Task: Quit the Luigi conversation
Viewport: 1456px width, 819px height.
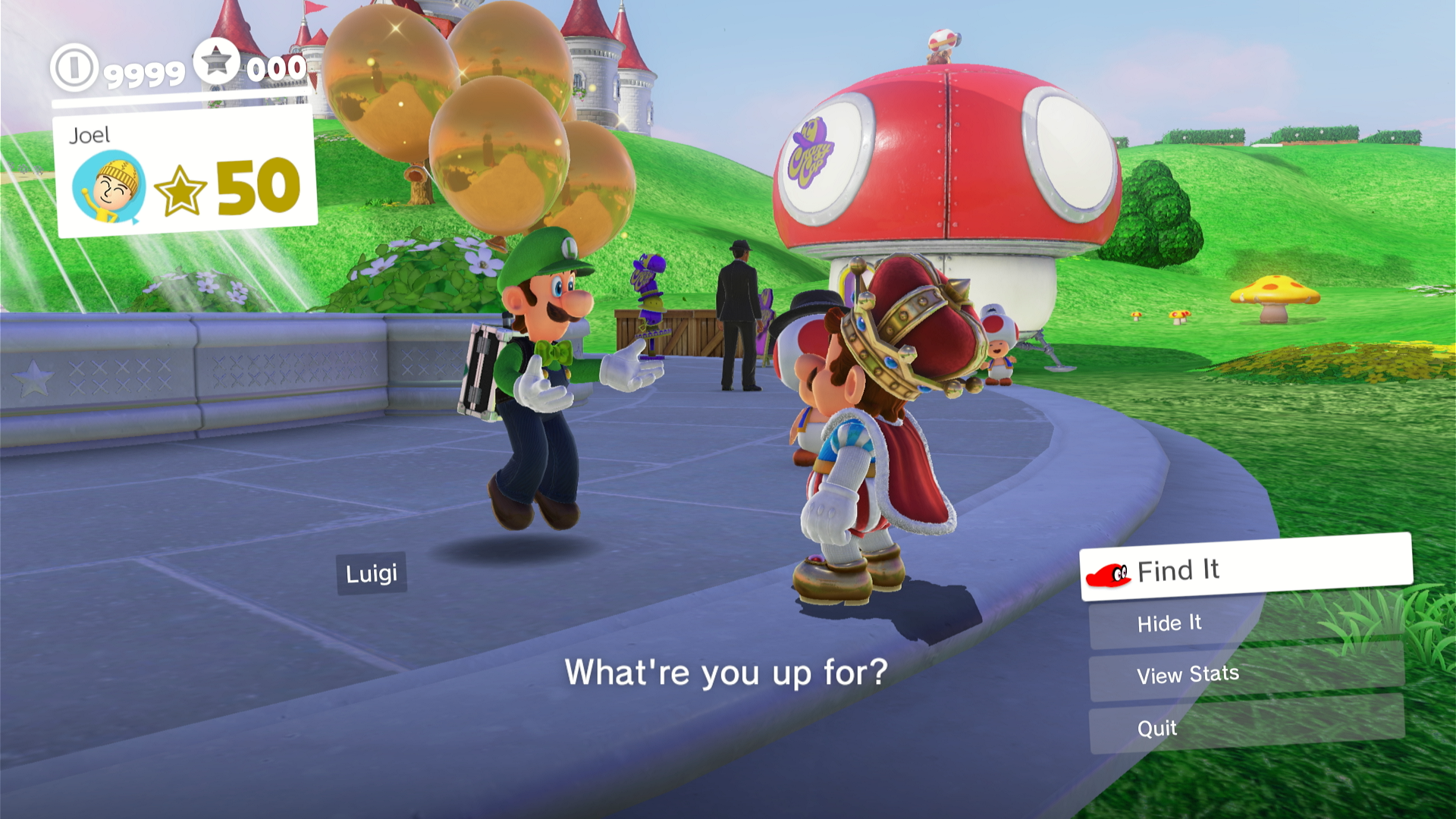Action: click(x=1245, y=726)
